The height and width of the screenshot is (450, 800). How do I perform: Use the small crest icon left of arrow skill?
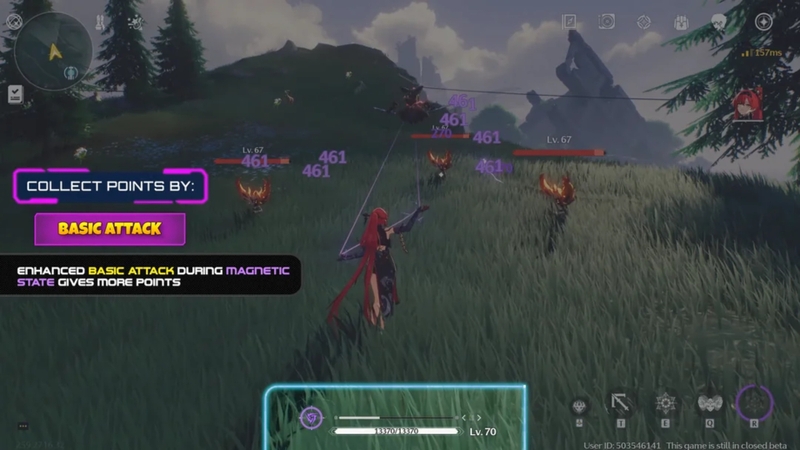pyautogui.click(x=579, y=406)
